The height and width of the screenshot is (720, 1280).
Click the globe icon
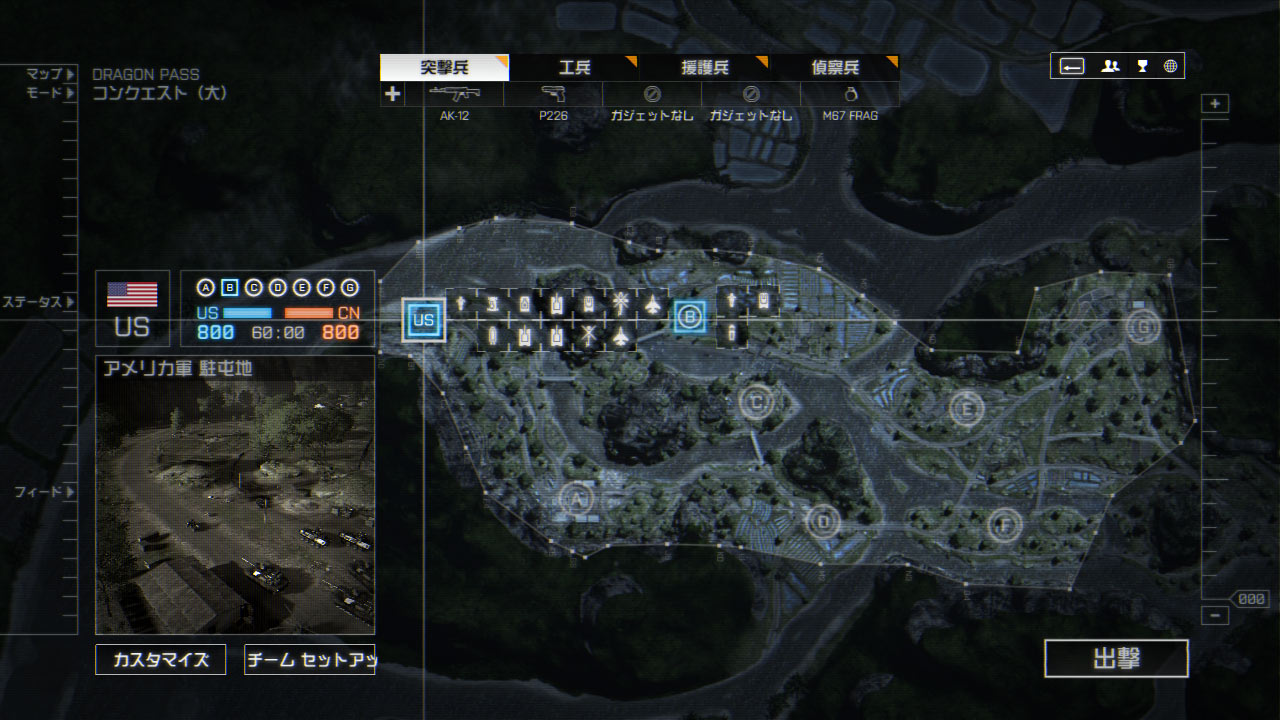[1170, 66]
